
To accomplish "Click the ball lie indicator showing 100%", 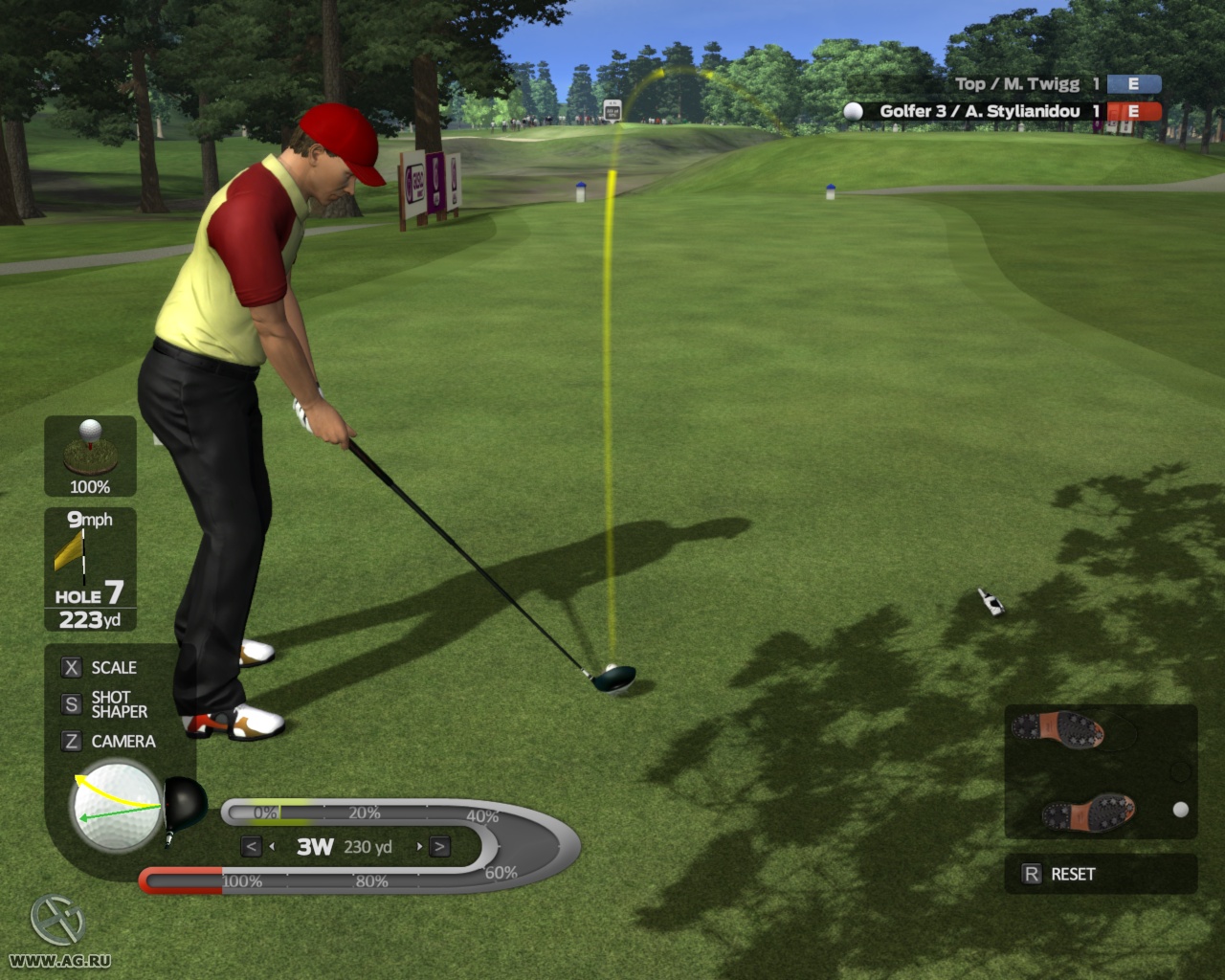I will coord(88,455).
